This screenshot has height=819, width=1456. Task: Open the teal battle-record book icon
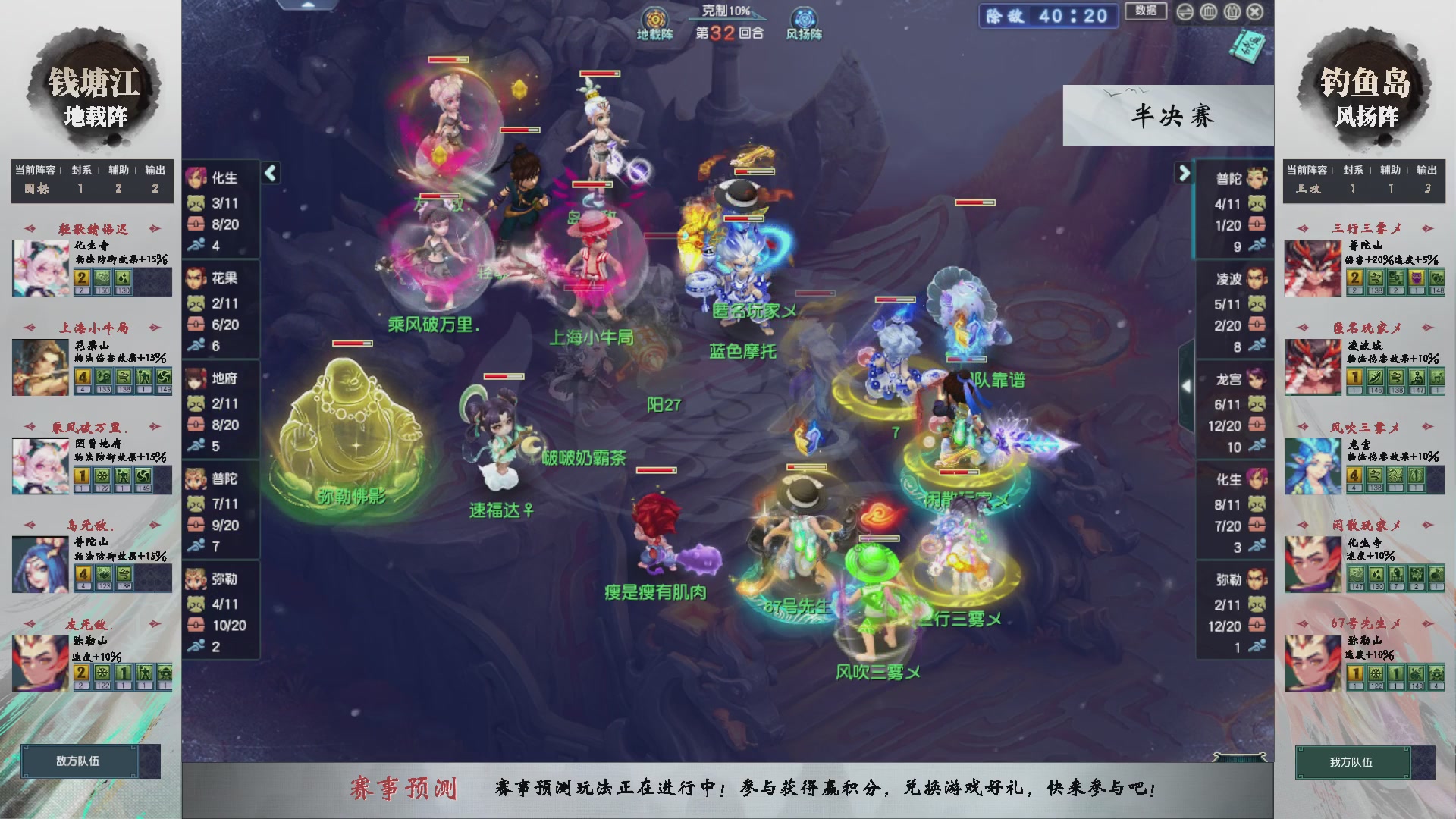pyautogui.click(x=1248, y=45)
